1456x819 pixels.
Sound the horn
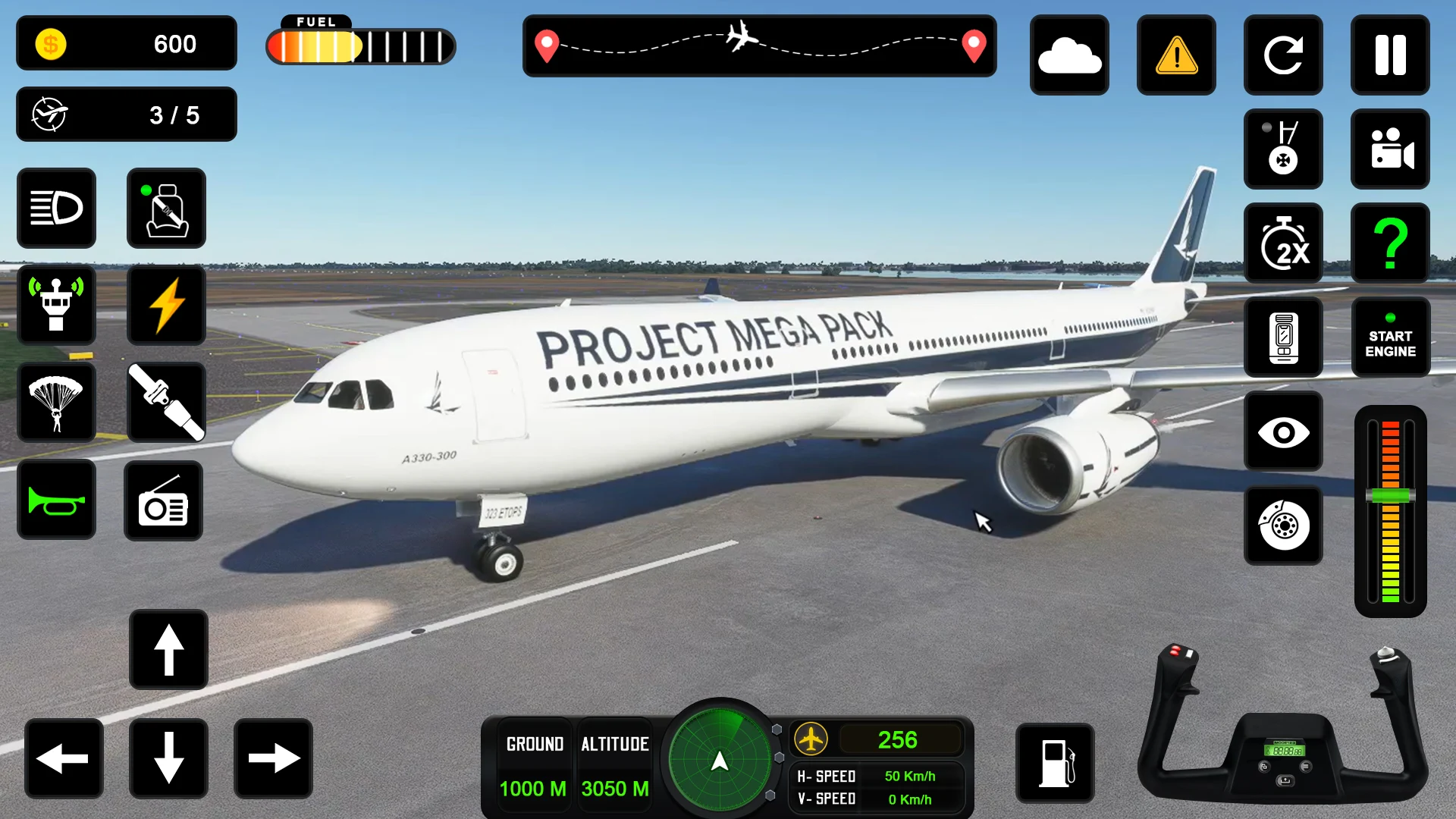[x=57, y=500]
